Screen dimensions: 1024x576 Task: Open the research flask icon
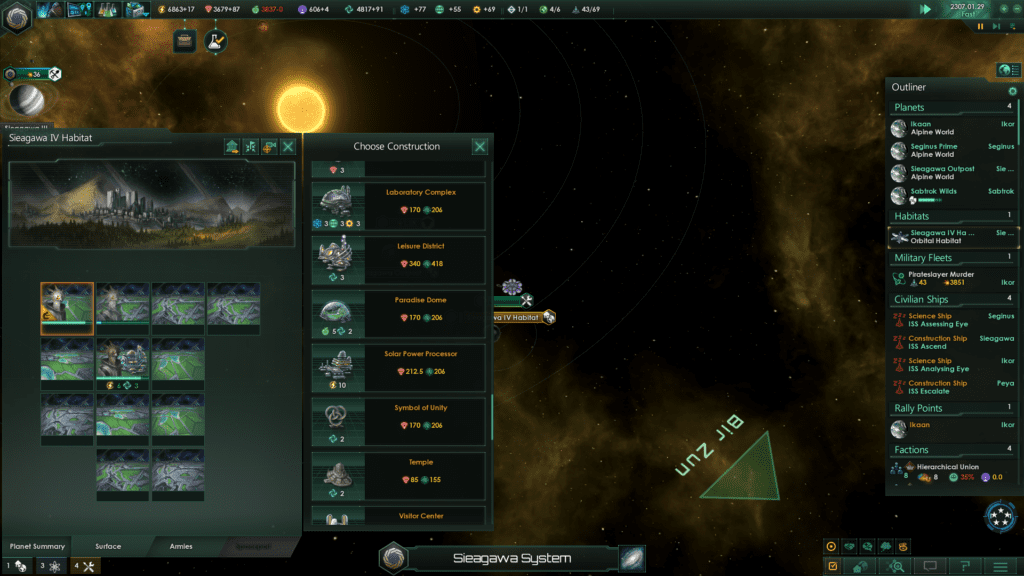tap(215, 41)
